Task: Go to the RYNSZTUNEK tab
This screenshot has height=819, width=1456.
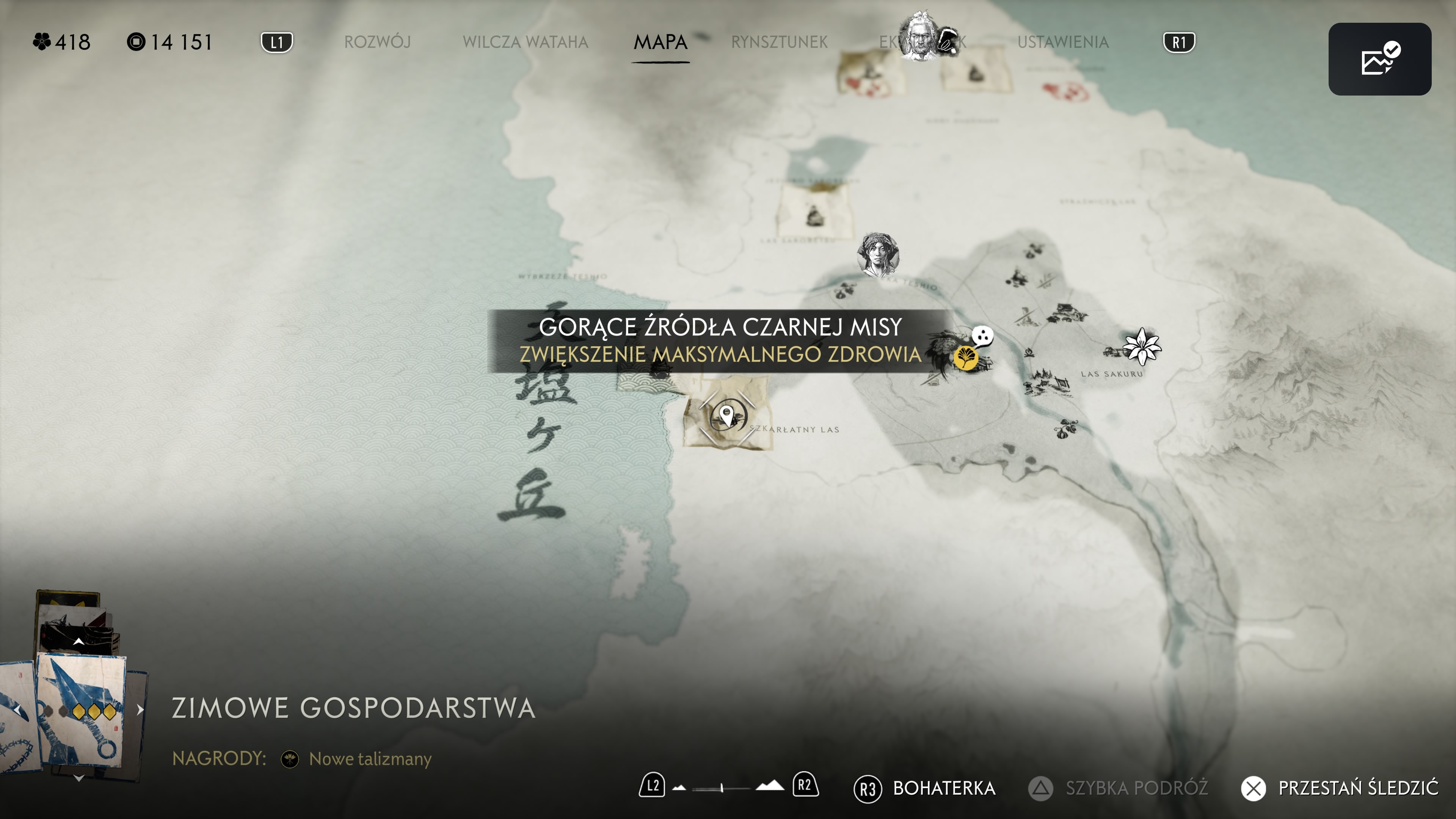Action: click(779, 42)
